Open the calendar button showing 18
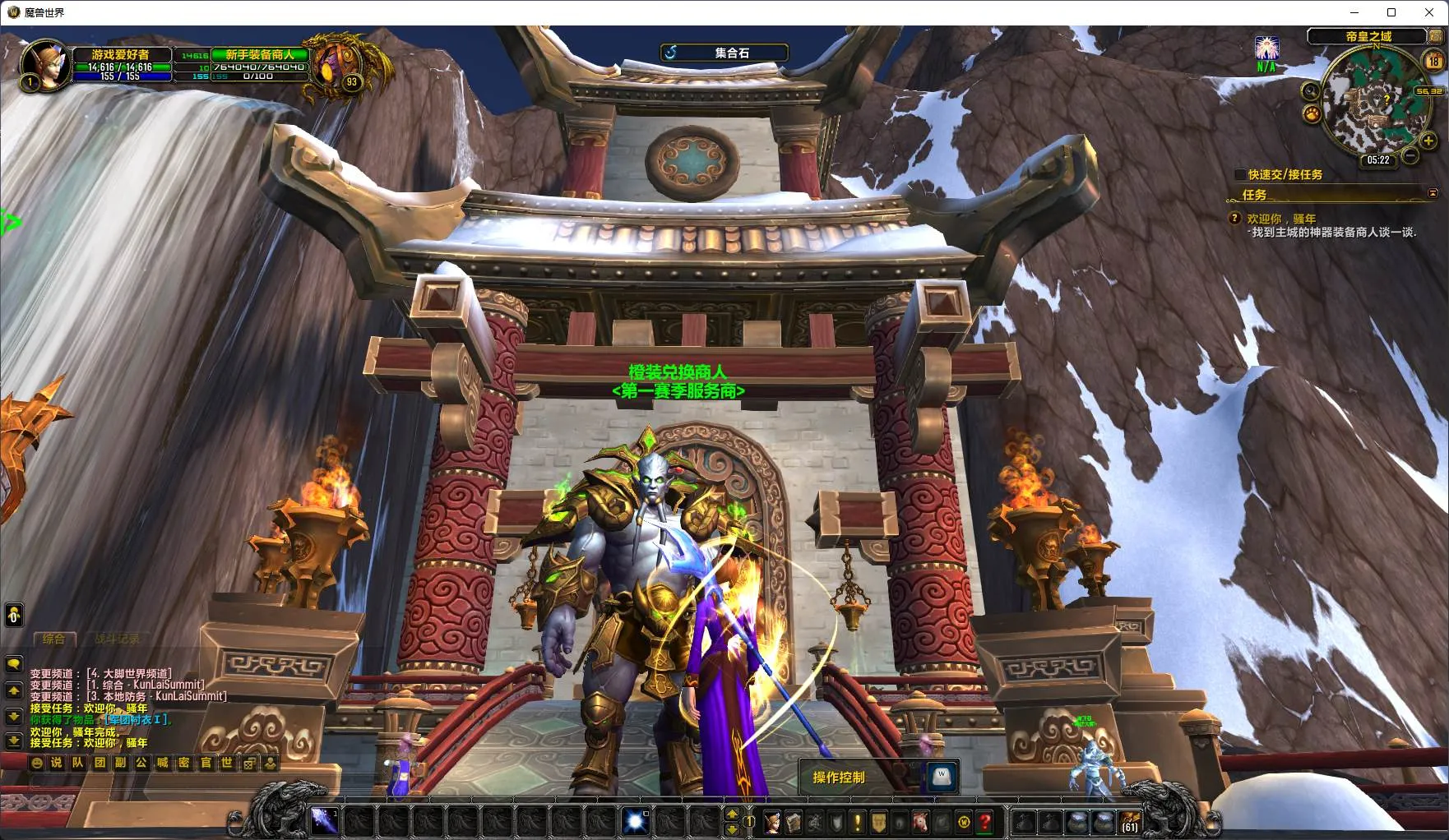The height and width of the screenshot is (840, 1449). (1433, 60)
